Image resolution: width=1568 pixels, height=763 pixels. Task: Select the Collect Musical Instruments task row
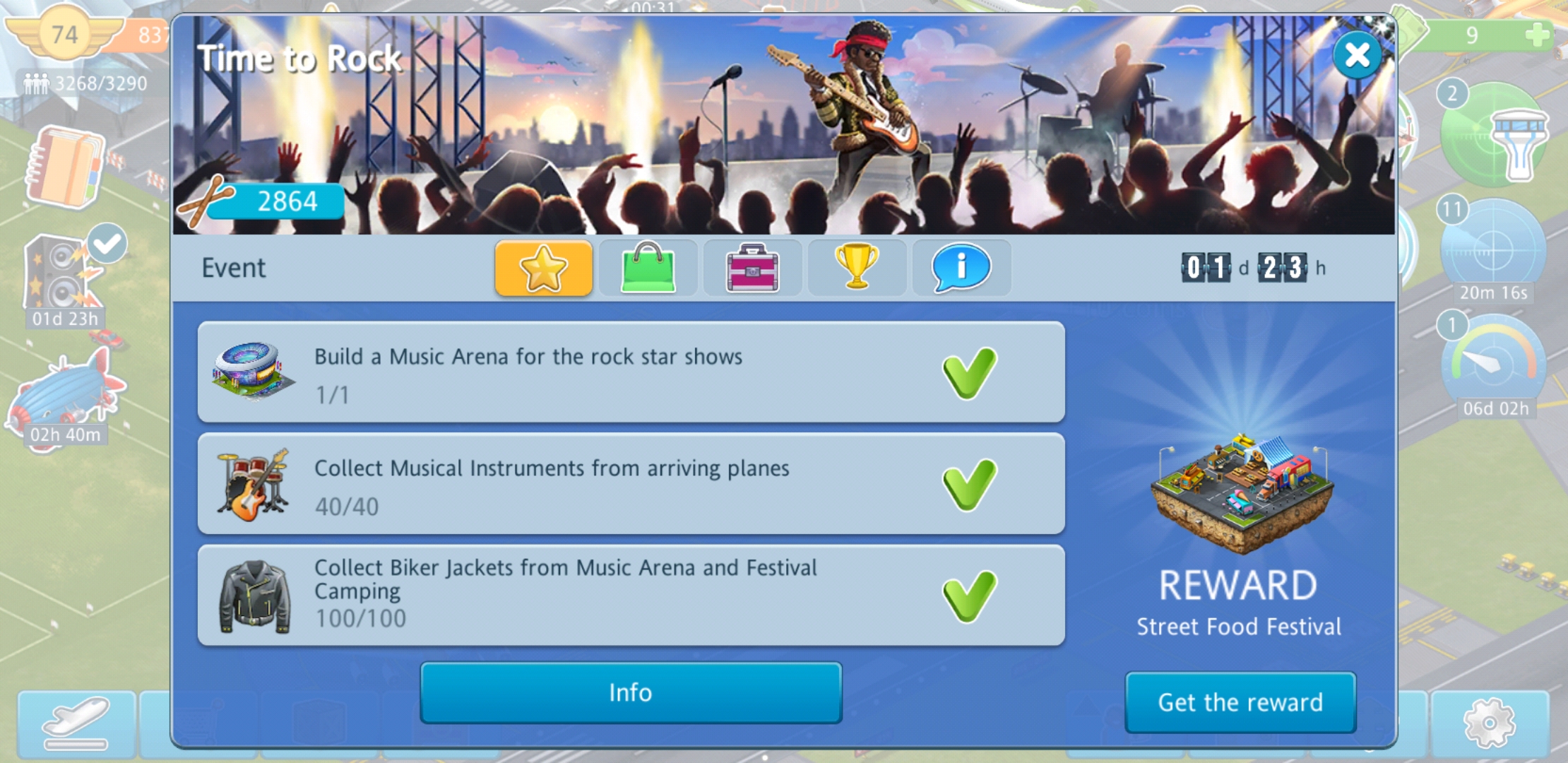[631, 484]
